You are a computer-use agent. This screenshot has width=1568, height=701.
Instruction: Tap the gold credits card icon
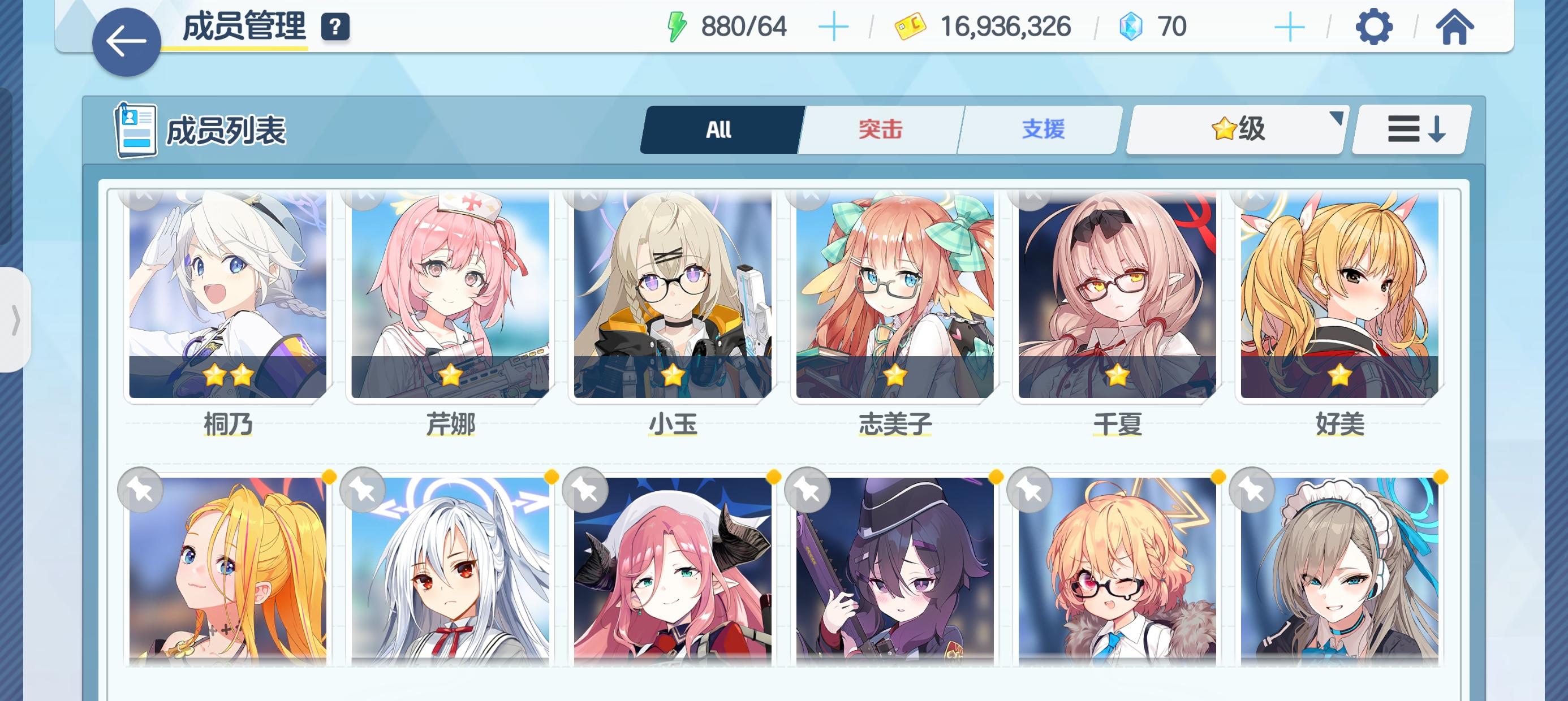click(x=910, y=25)
